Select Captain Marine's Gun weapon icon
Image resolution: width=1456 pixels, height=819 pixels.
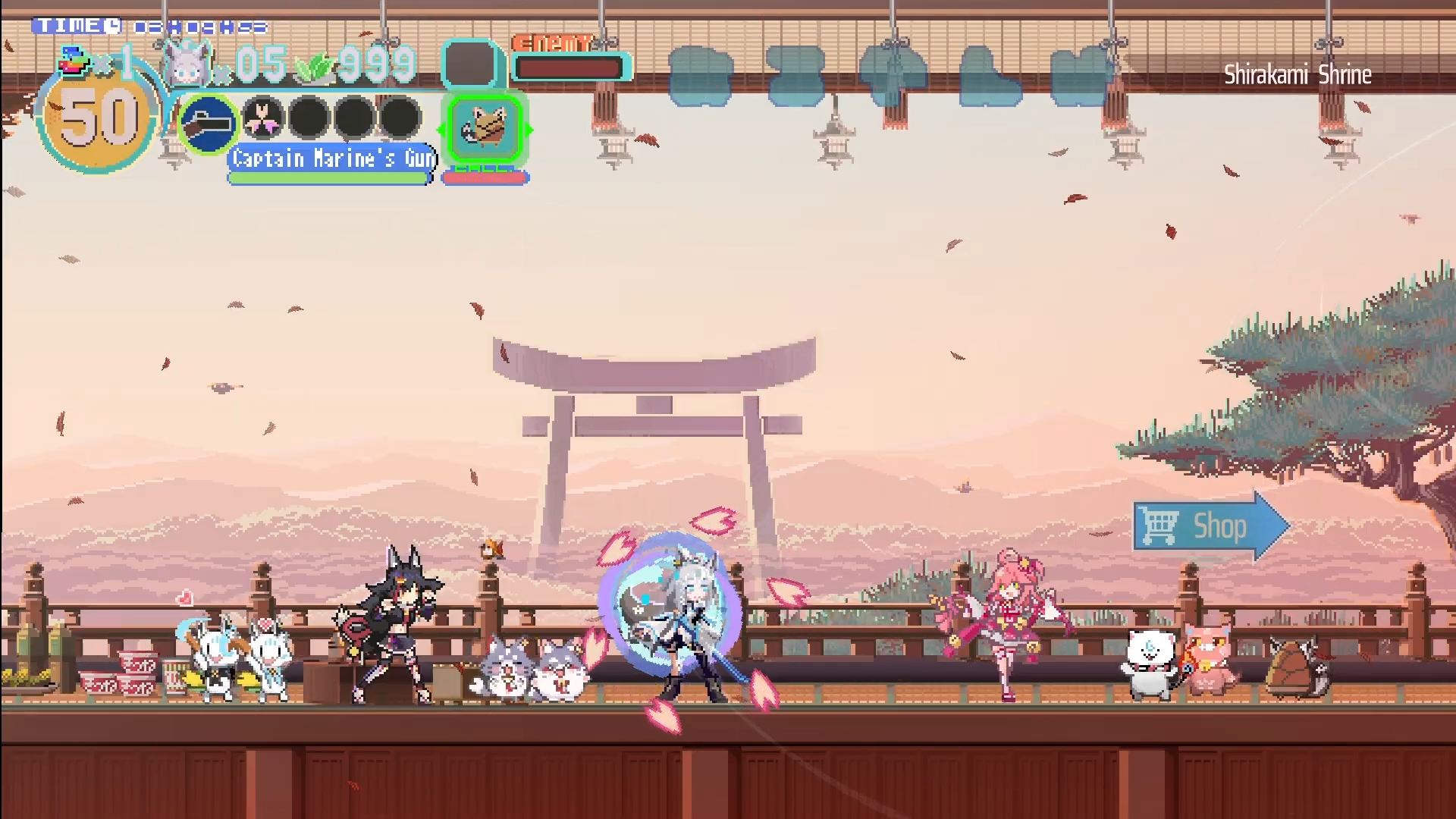[208, 124]
